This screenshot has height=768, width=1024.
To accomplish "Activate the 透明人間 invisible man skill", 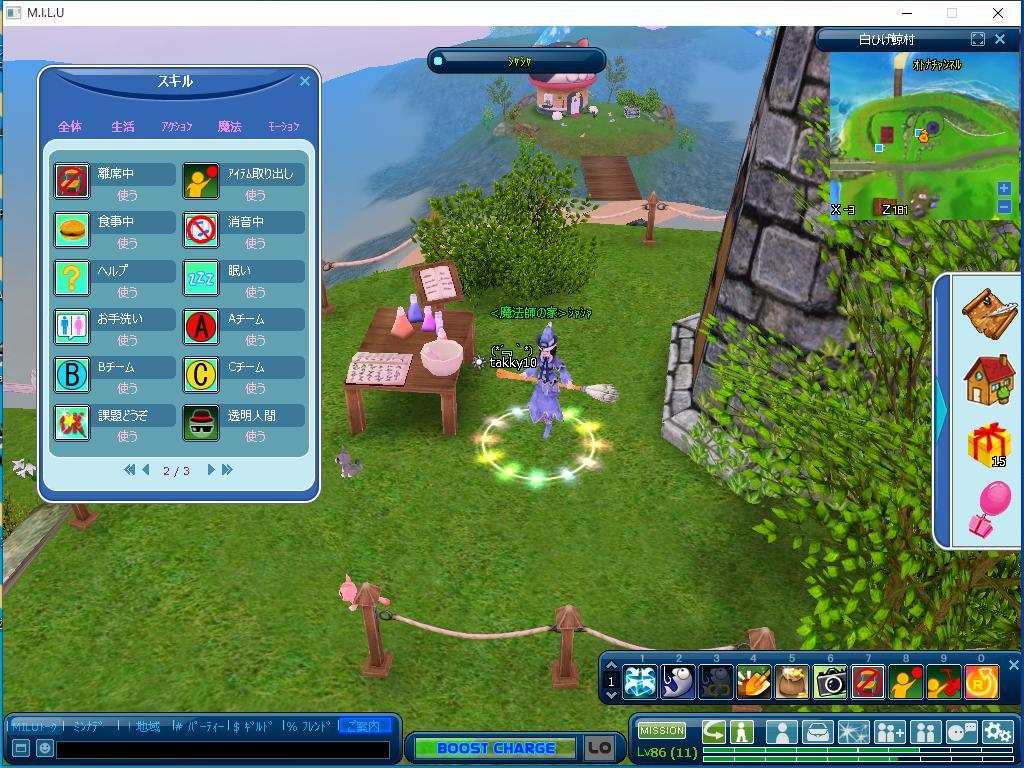I will coord(201,423).
